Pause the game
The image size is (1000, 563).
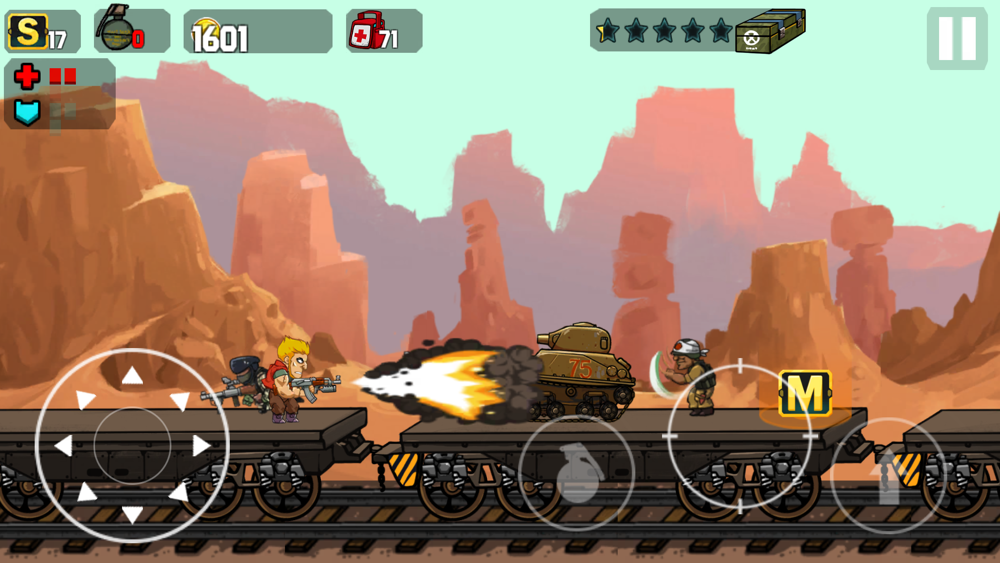[956, 39]
